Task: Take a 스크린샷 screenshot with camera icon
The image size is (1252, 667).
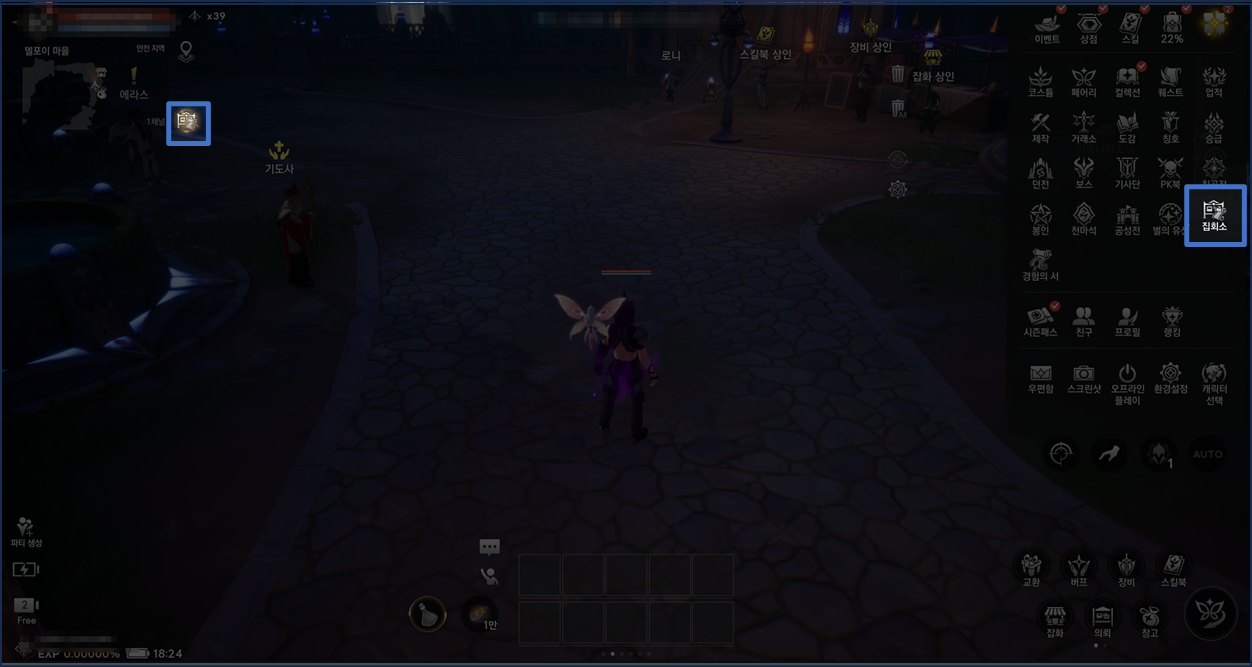Action: (1084, 377)
